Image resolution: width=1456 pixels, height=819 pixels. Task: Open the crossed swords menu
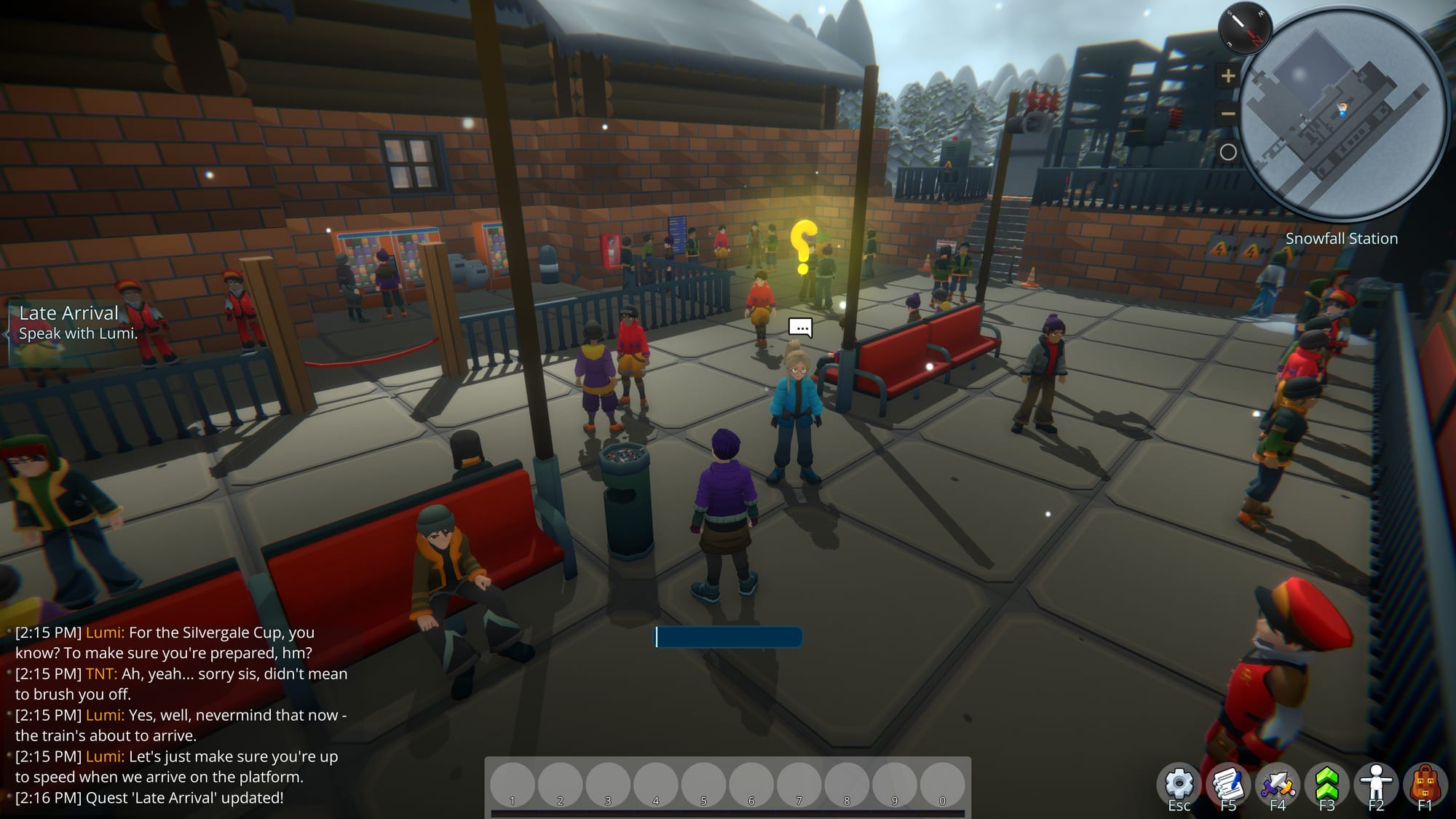click(1278, 785)
